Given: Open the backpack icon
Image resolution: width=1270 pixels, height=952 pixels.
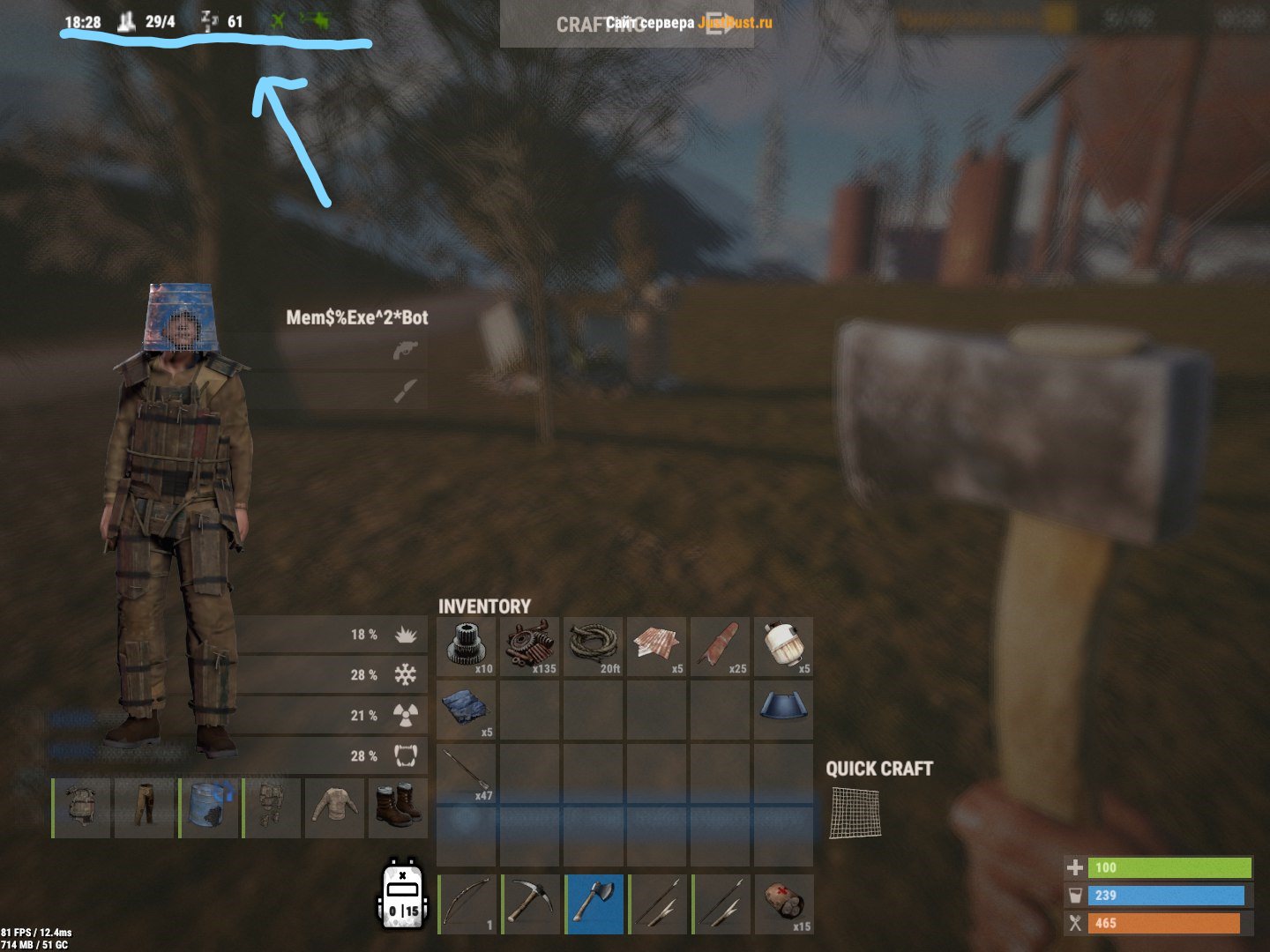Looking at the screenshot, I should click(404, 896).
